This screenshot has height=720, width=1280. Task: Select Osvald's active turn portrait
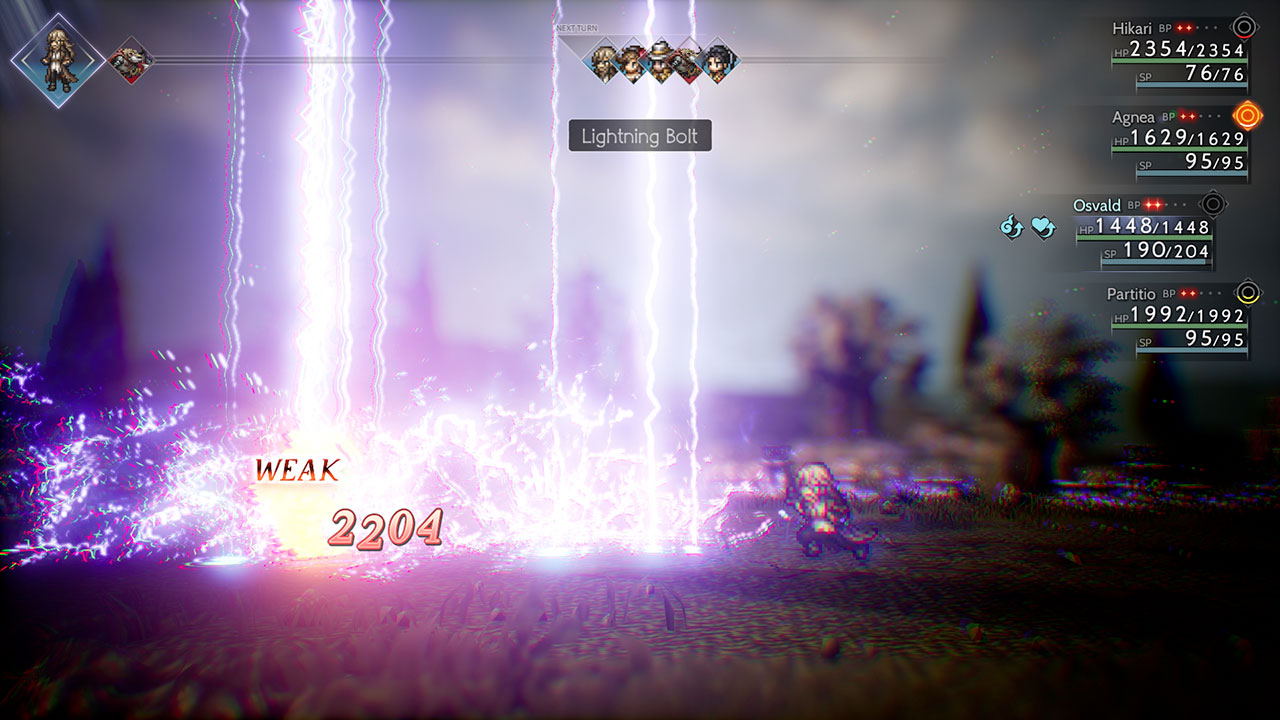point(57,60)
